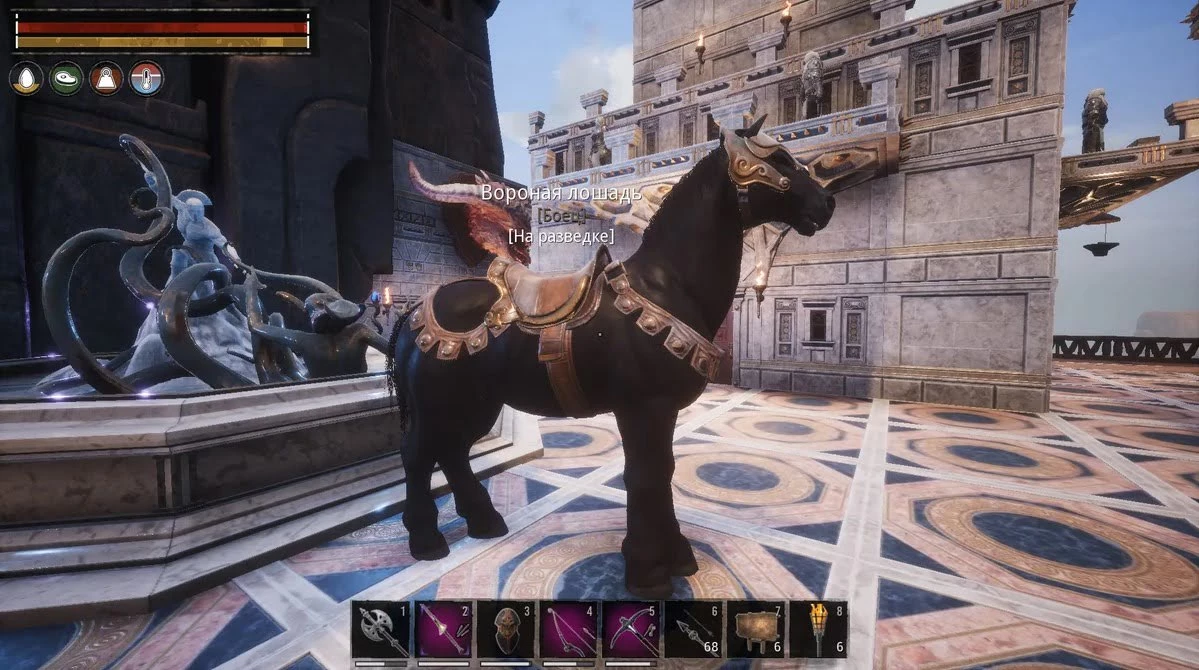Viewport: 1199px width, 670px height.
Task: Equip the torch in hotbar slot 8
Action: [817, 629]
